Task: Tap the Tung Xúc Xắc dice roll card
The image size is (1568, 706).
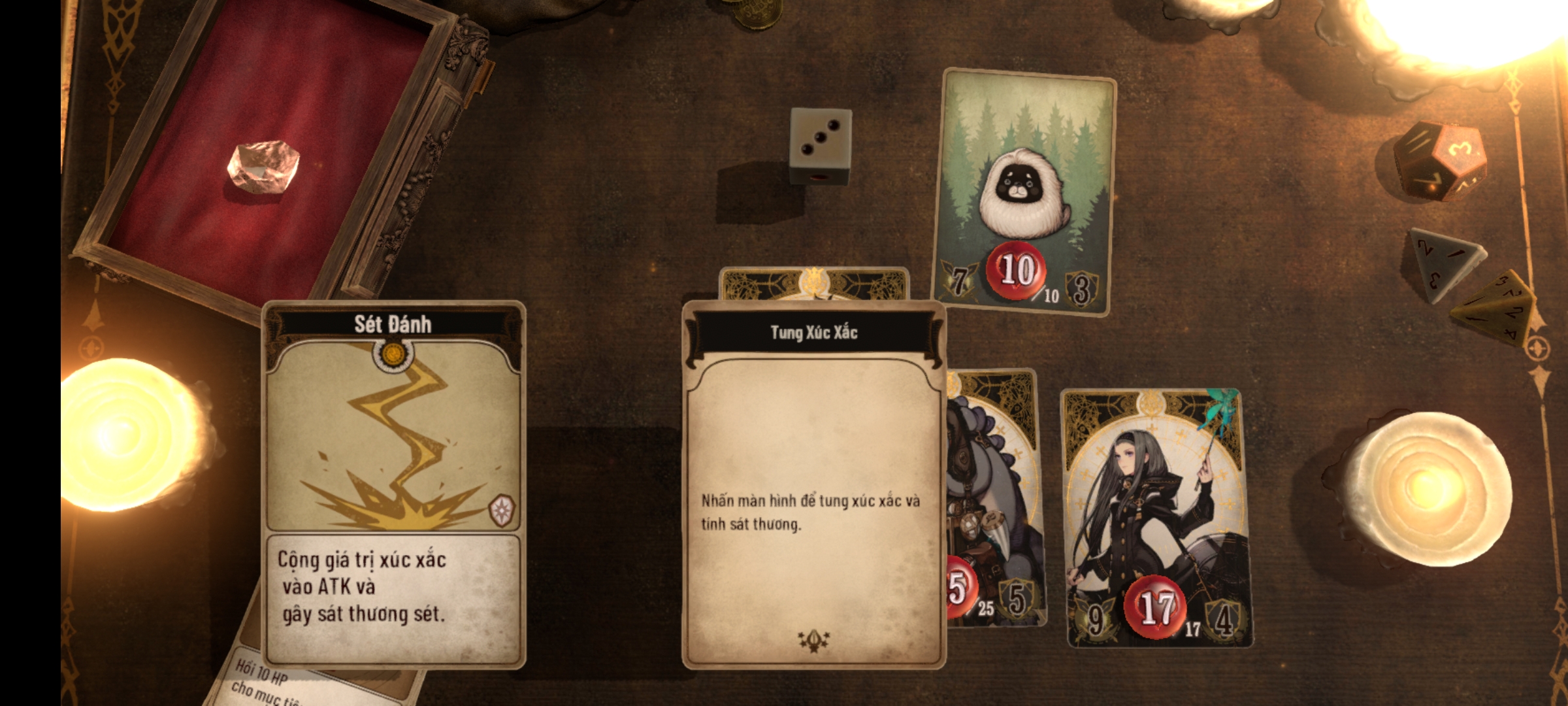Action: pyautogui.click(x=813, y=484)
